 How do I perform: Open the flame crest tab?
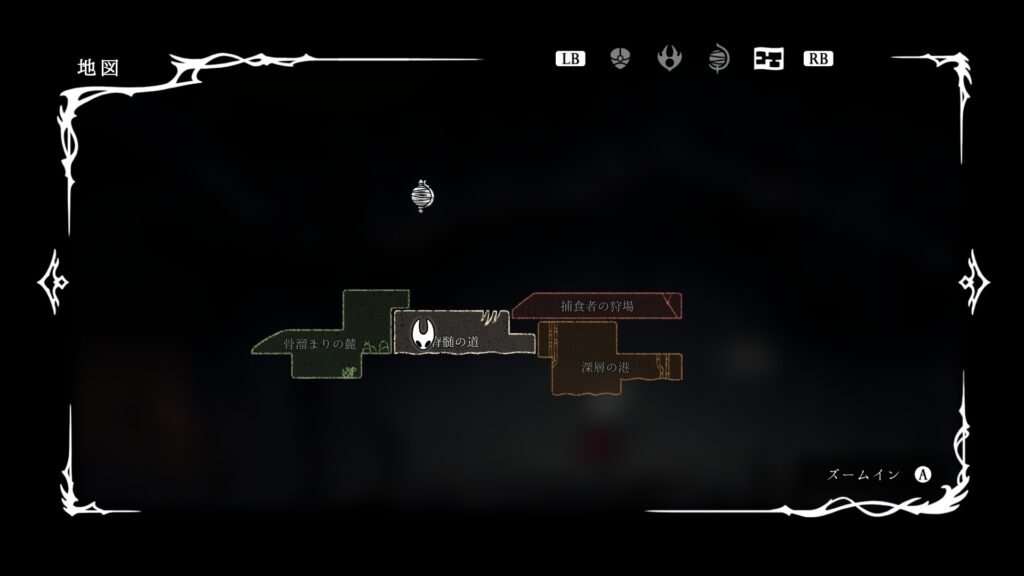669,58
